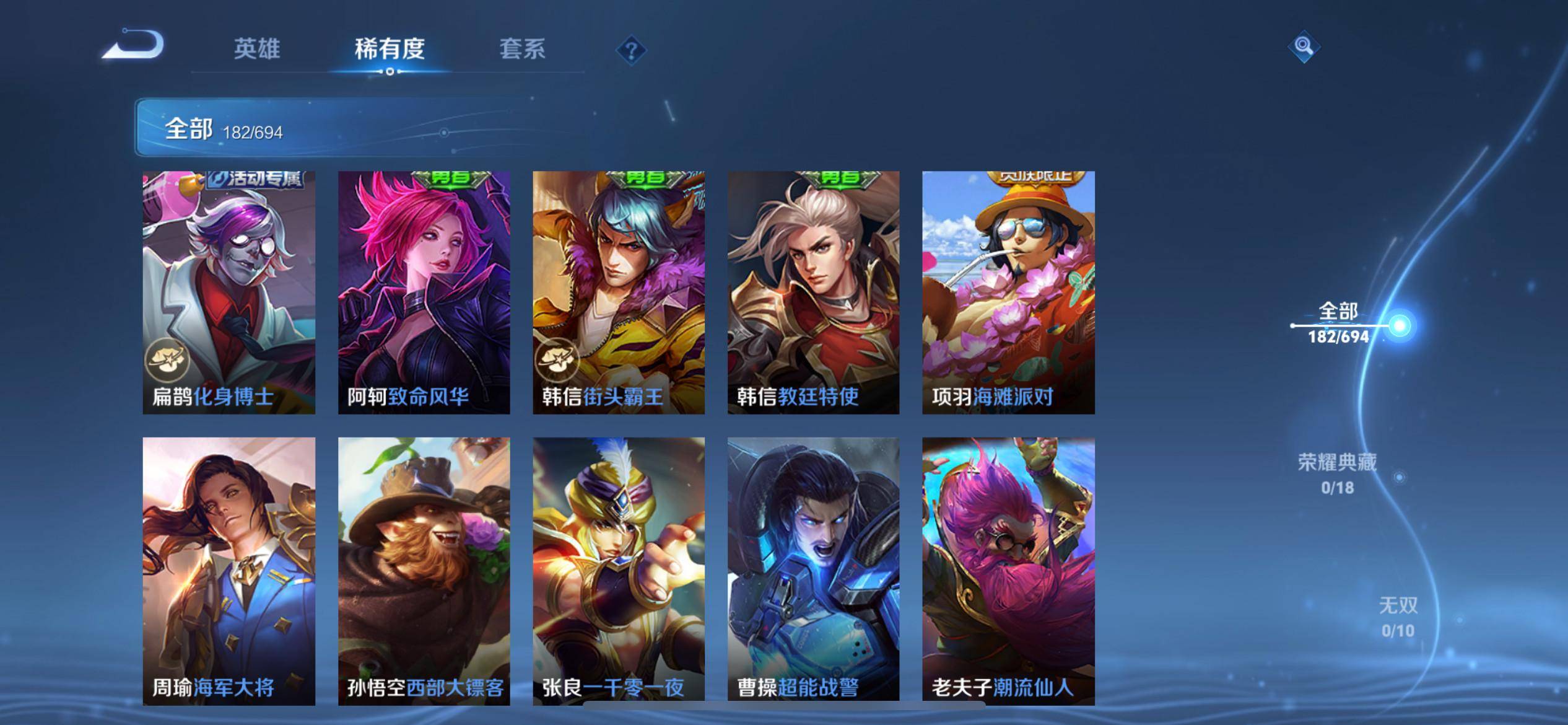Open the 孙悟空 西部大镖客 skin card
This screenshot has height=725, width=1568.
click(x=424, y=571)
